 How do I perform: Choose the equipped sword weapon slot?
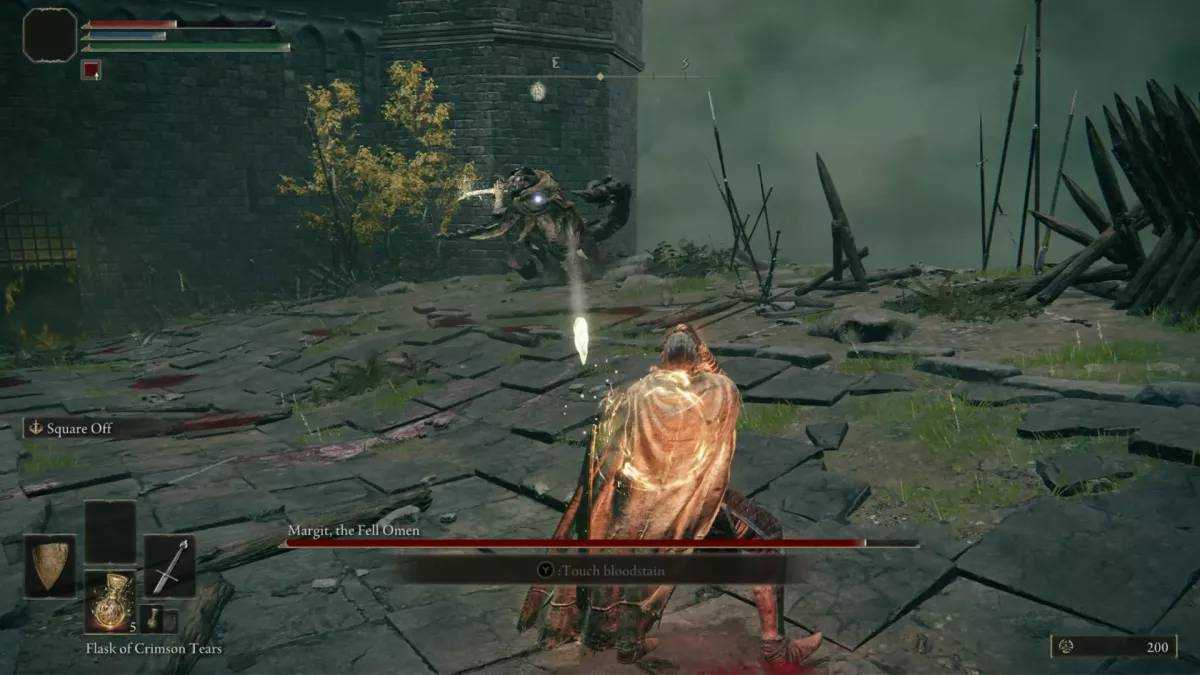click(169, 566)
